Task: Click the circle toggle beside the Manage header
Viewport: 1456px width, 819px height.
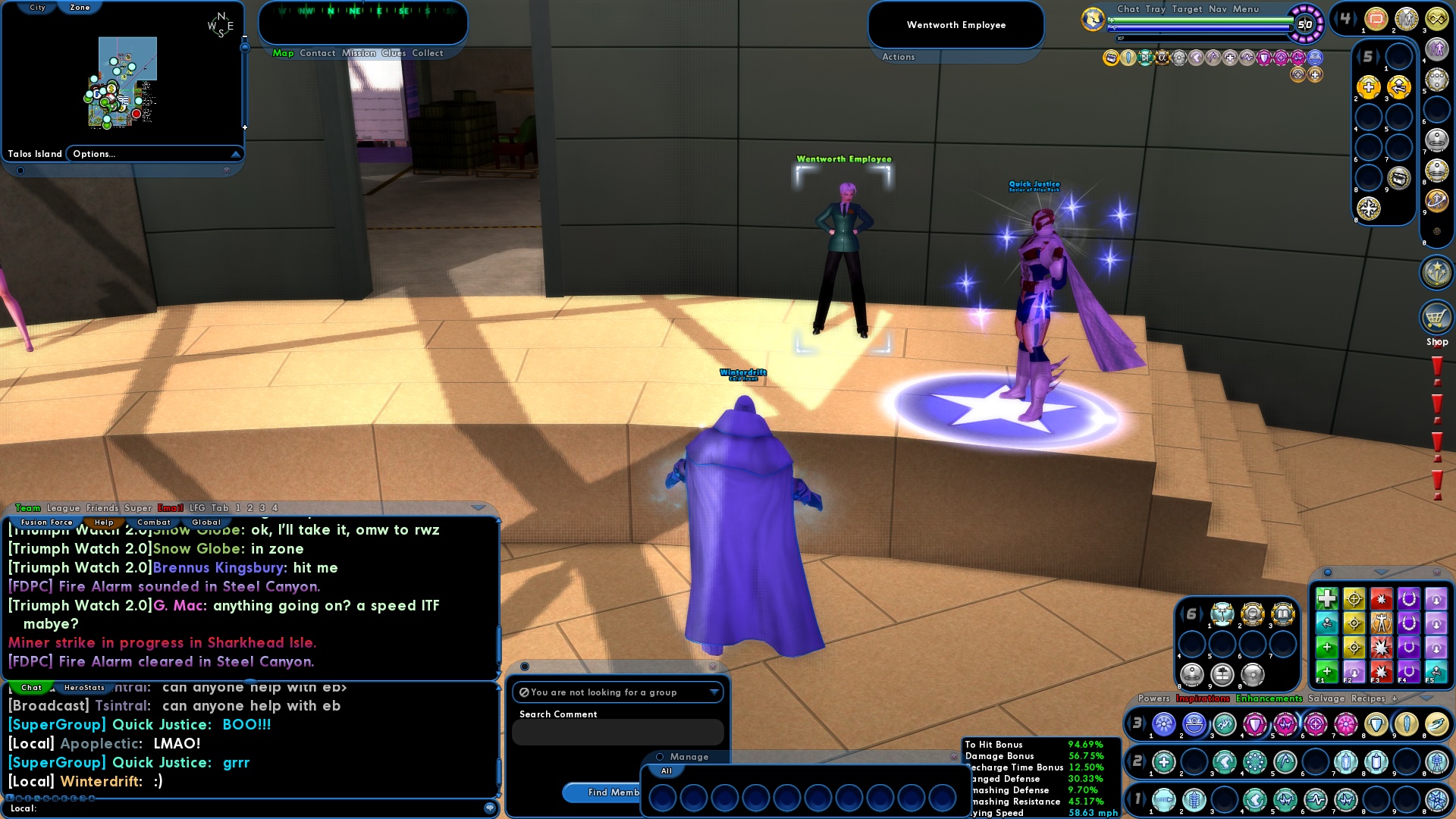Action: click(x=660, y=757)
